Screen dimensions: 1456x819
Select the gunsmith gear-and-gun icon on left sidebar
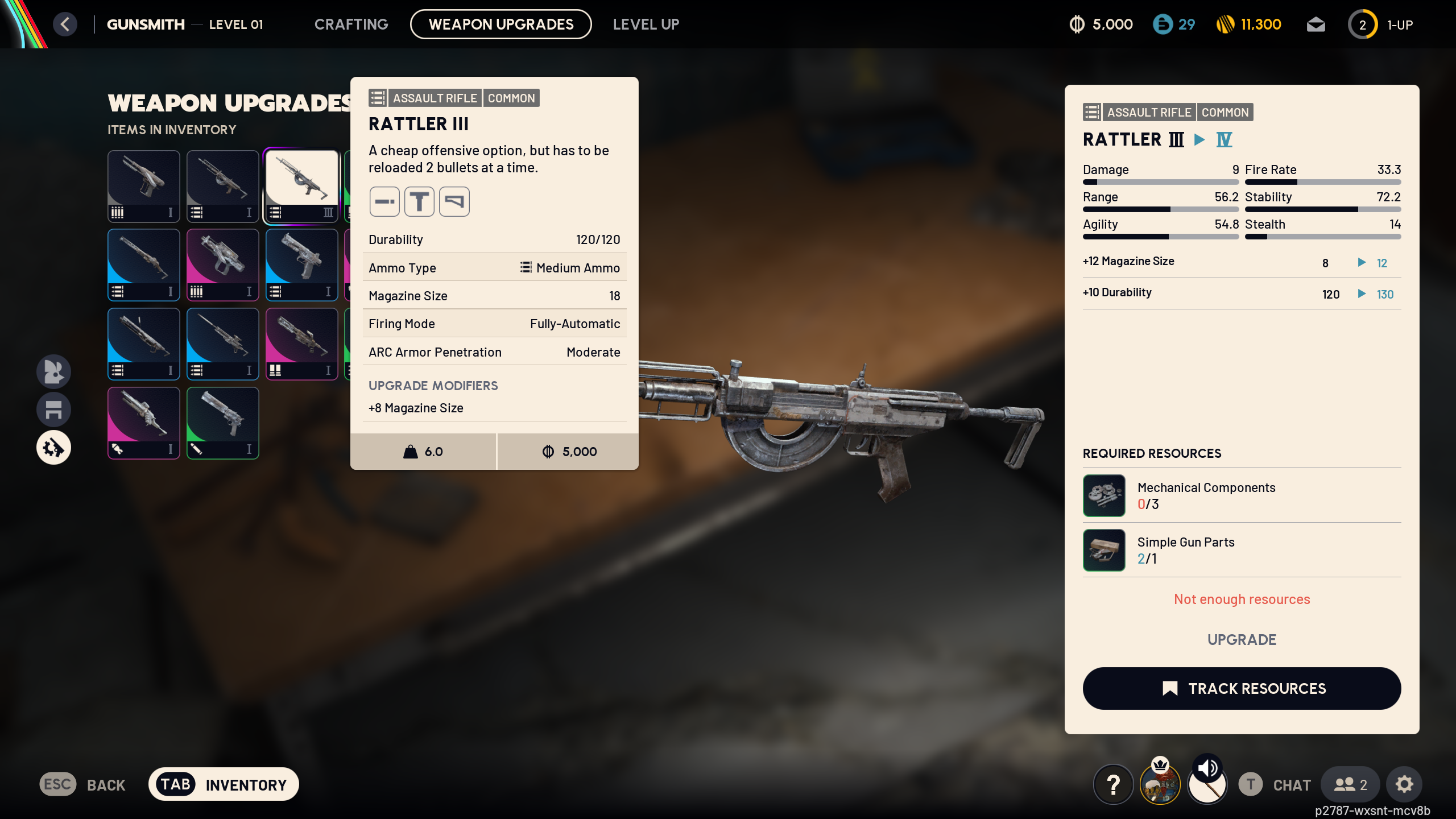pyautogui.click(x=53, y=447)
